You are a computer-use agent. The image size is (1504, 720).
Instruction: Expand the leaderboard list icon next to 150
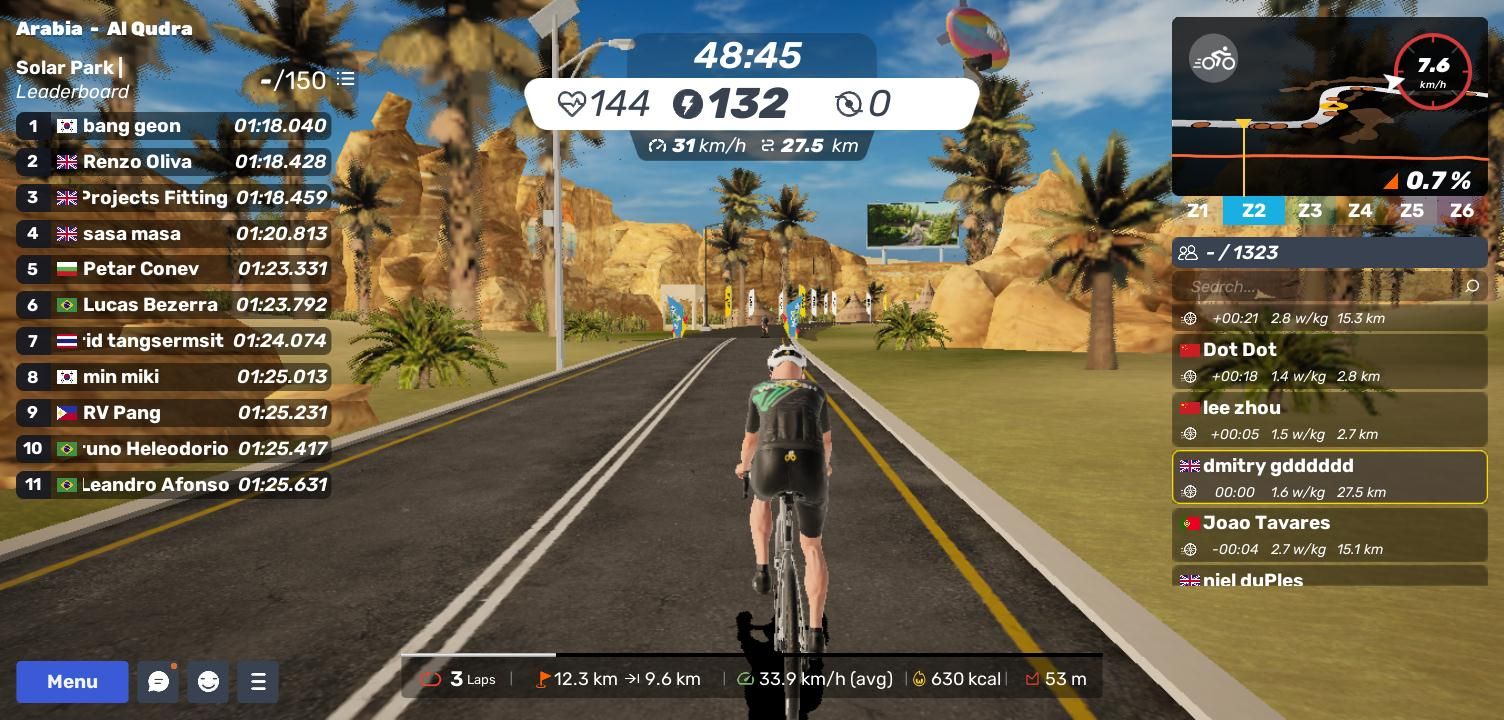click(346, 79)
